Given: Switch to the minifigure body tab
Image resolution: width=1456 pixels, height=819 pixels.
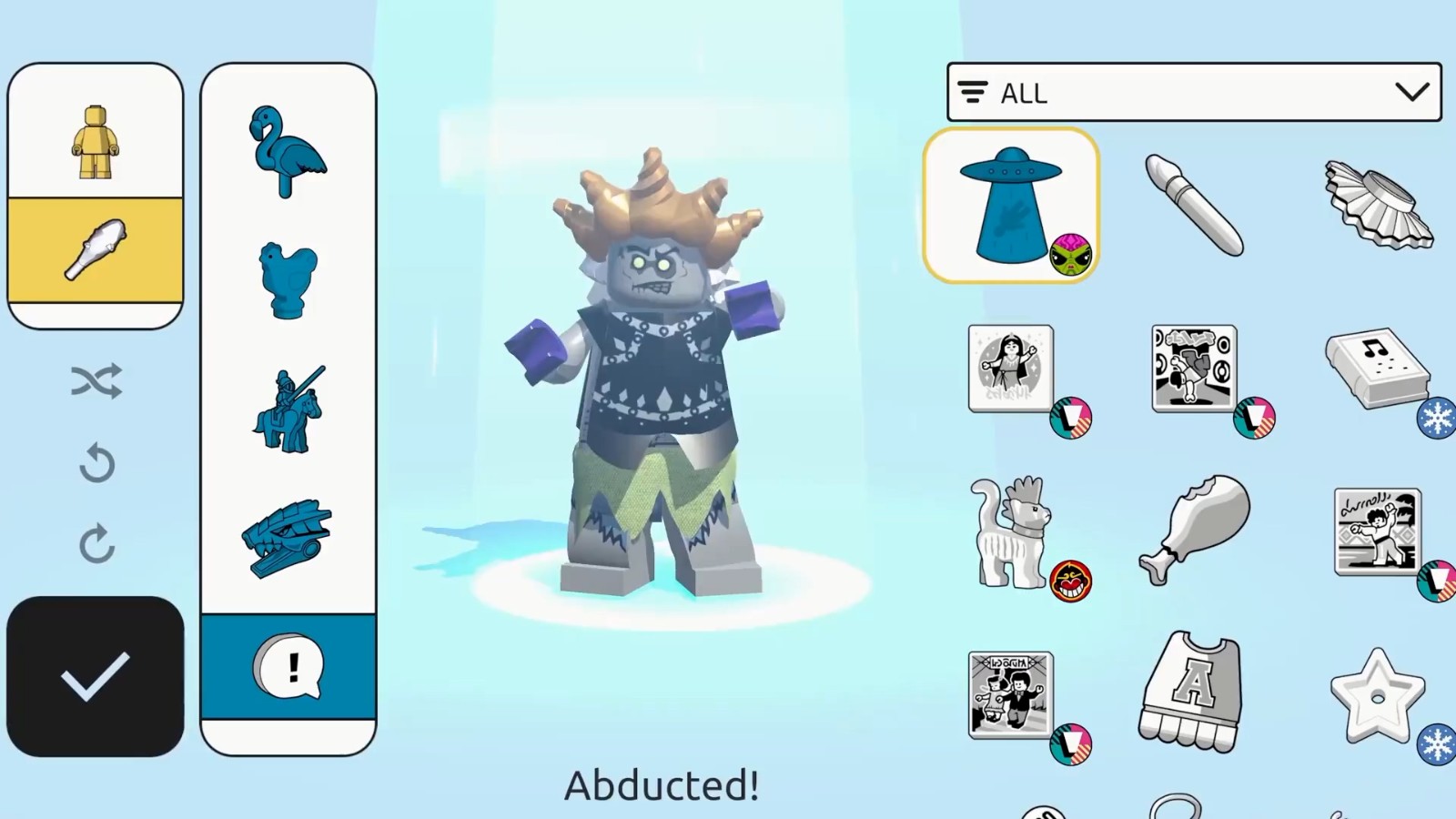Looking at the screenshot, I should pyautogui.click(x=96, y=141).
